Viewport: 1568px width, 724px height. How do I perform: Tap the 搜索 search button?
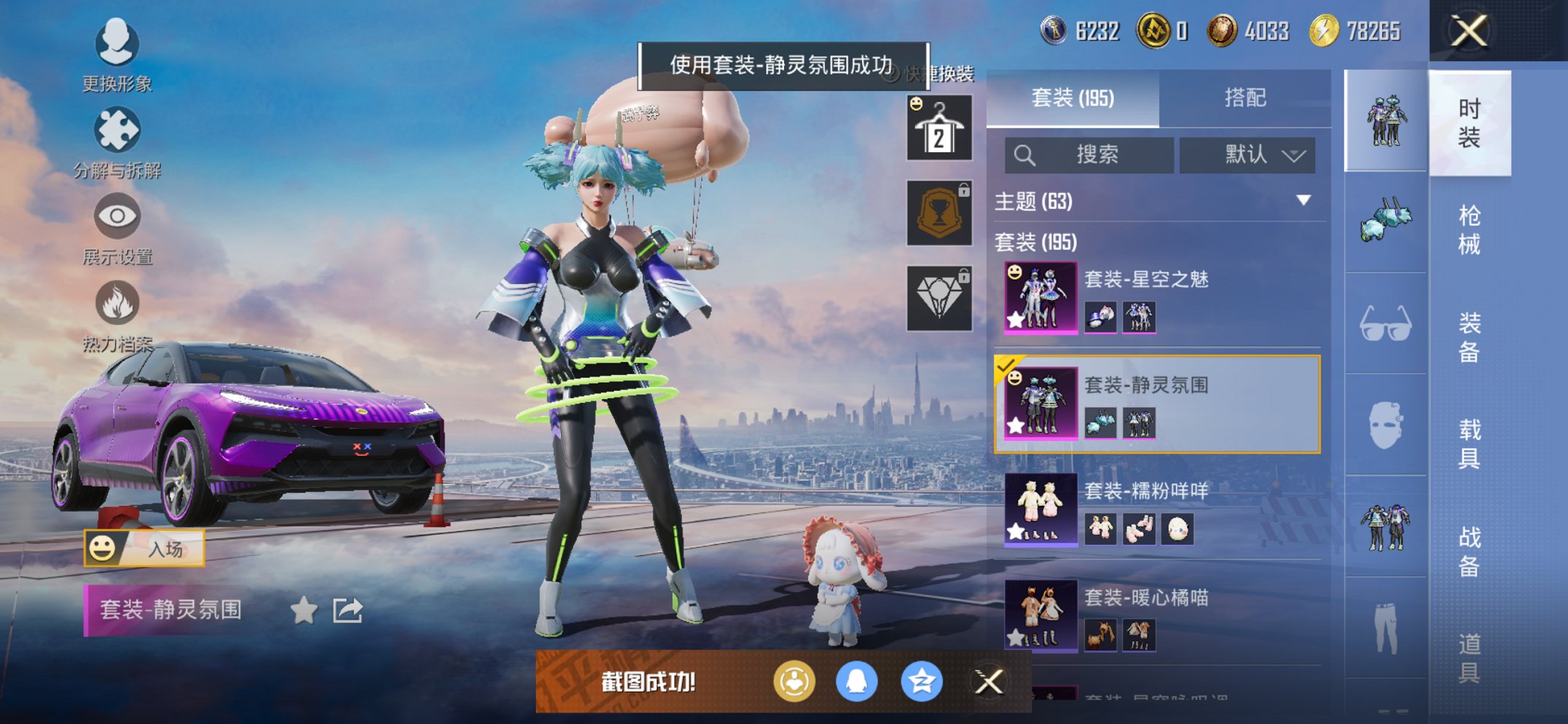[1091, 155]
